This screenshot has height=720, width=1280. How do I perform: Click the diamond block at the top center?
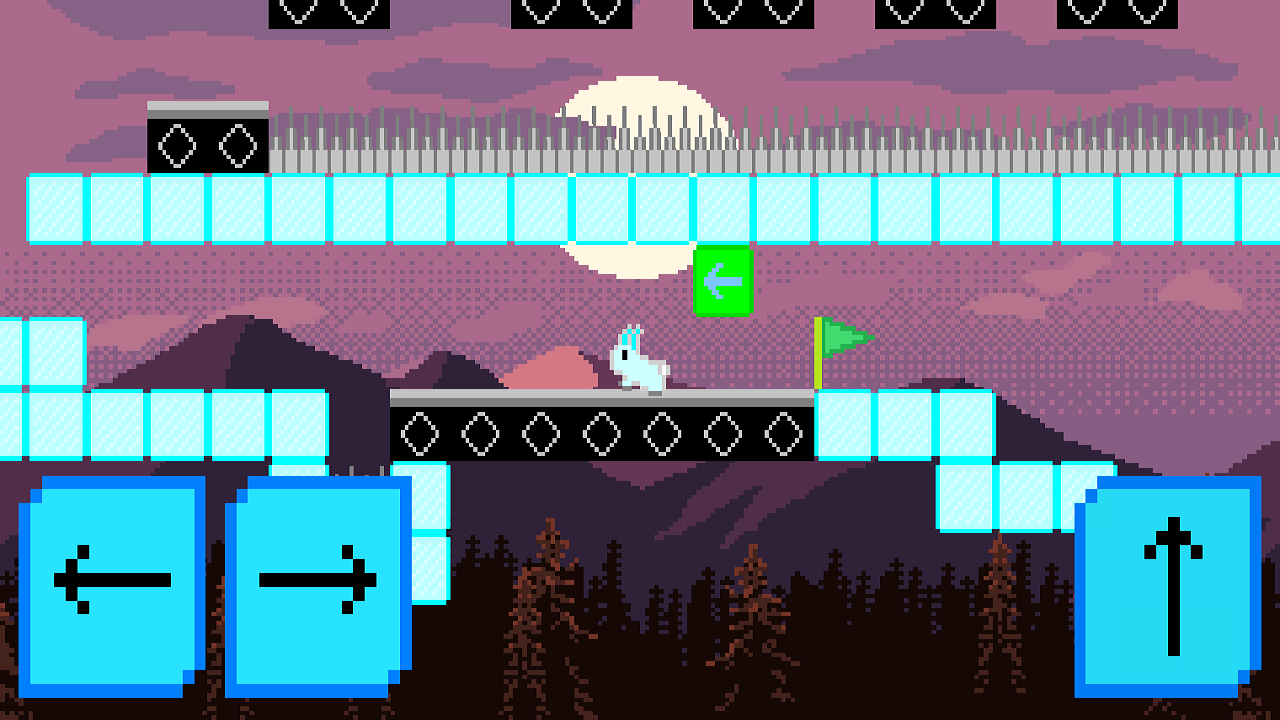pos(573,14)
